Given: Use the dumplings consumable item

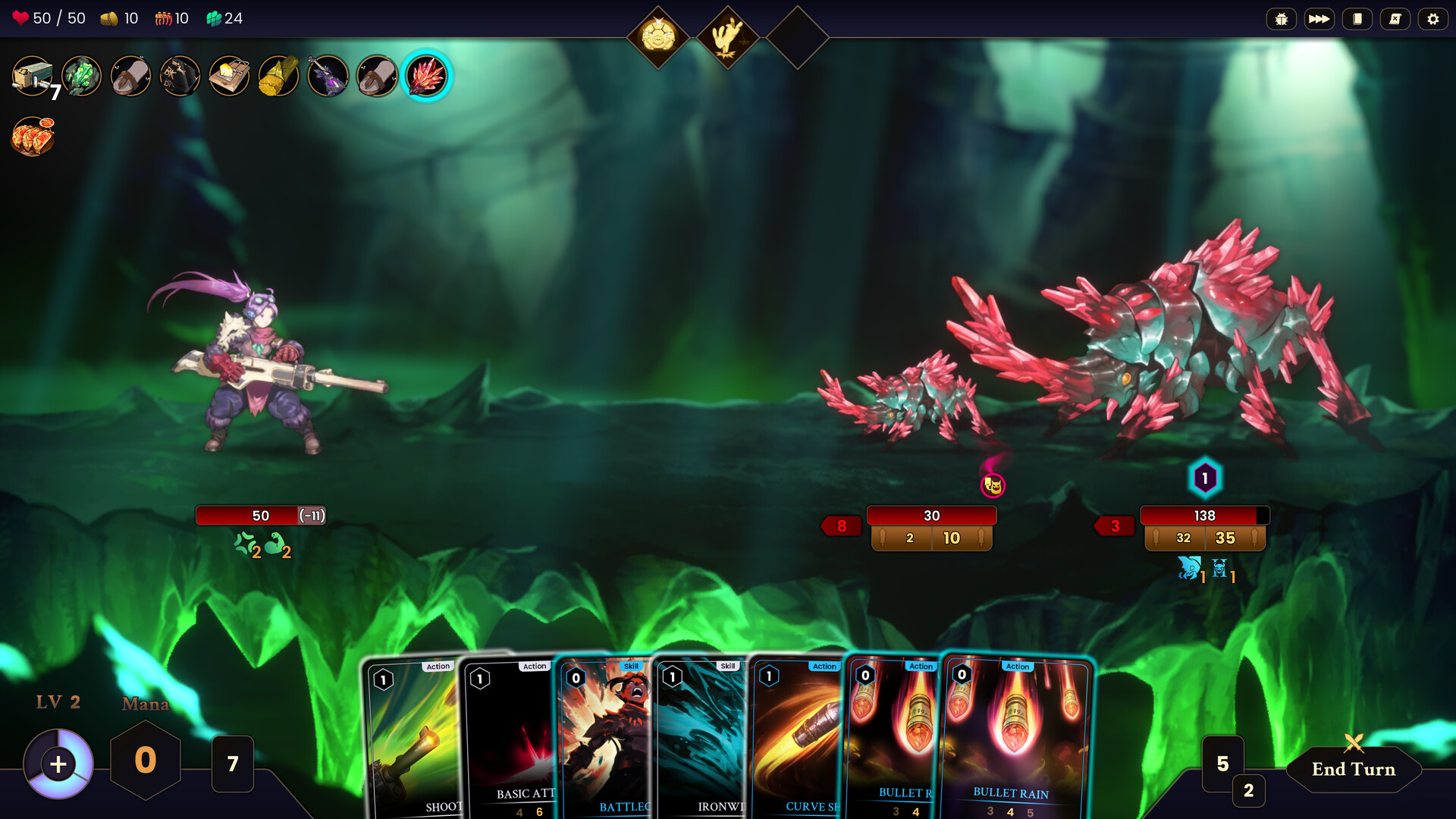Looking at the screenshot, I should click(34, 136).
